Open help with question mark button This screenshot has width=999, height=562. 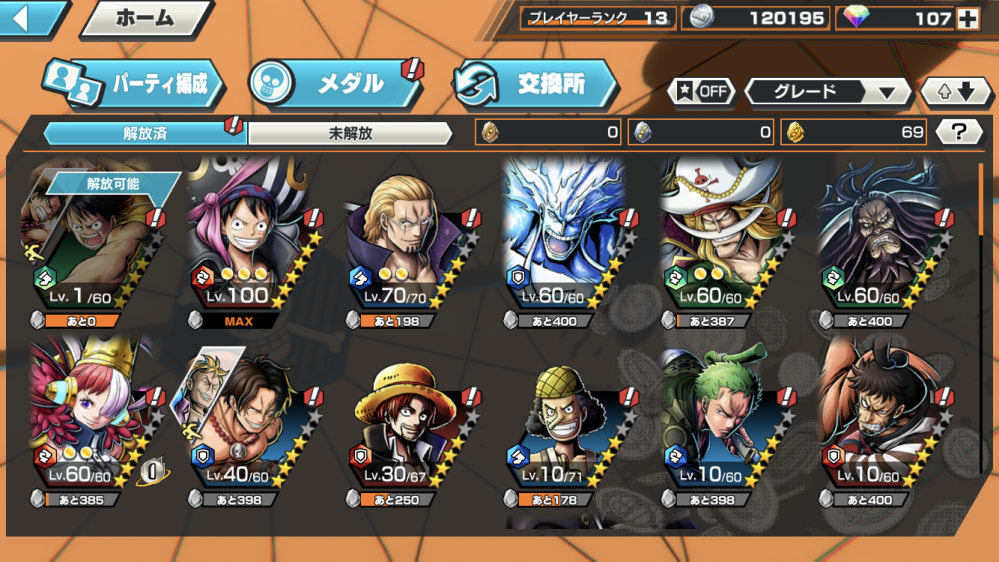tap(959, 131)
